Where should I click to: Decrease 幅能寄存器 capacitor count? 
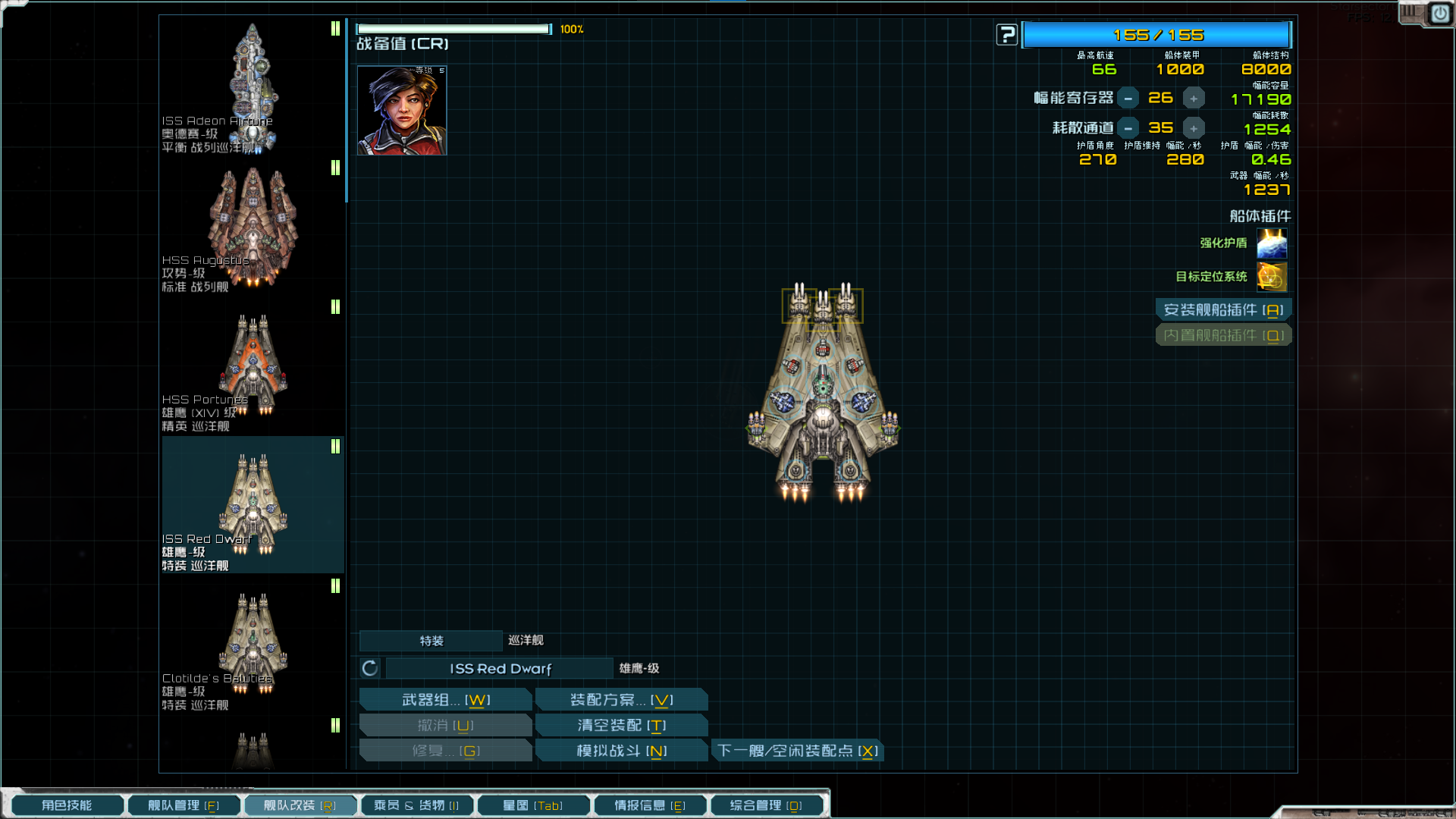point(1128,99)
